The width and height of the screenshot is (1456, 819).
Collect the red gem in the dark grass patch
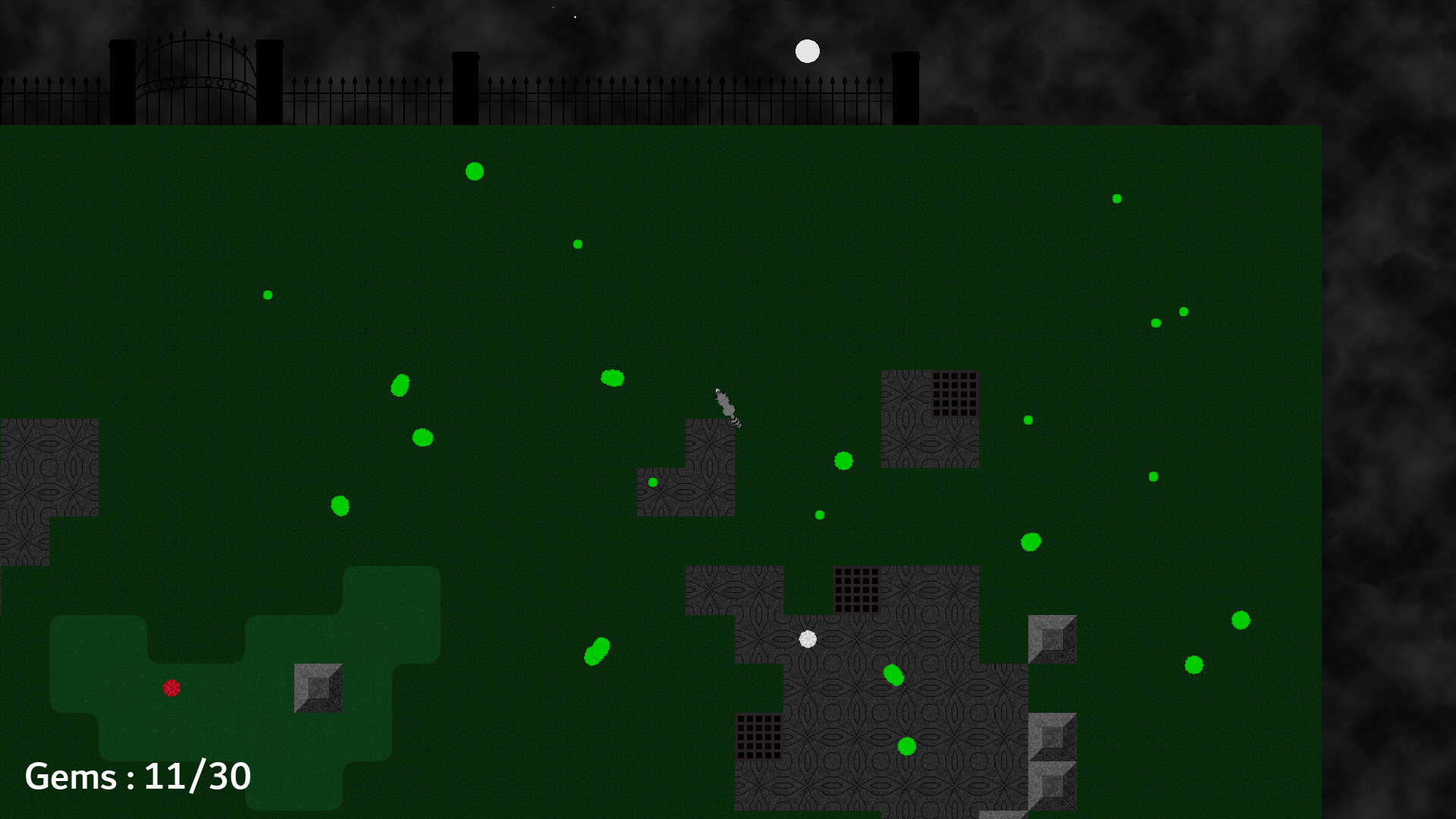(x=173, y=689)
